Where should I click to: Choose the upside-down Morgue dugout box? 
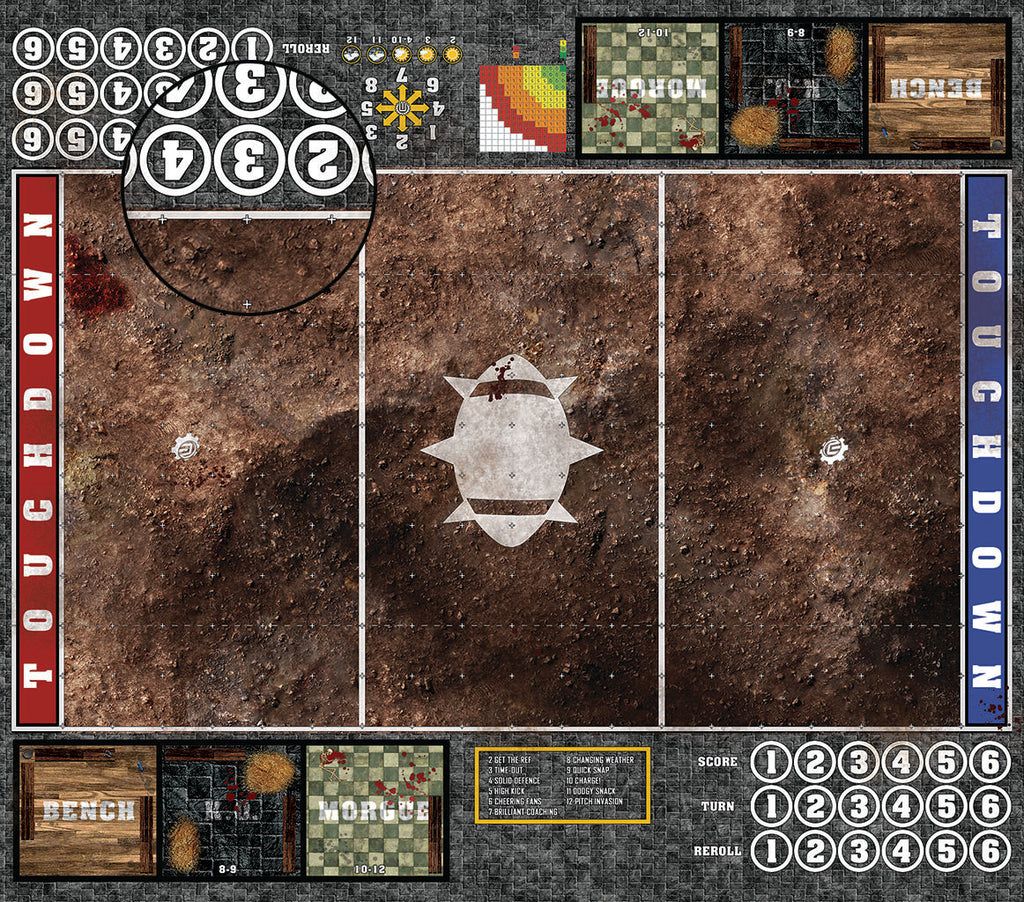pyautogui.click(x=649, y=88)
